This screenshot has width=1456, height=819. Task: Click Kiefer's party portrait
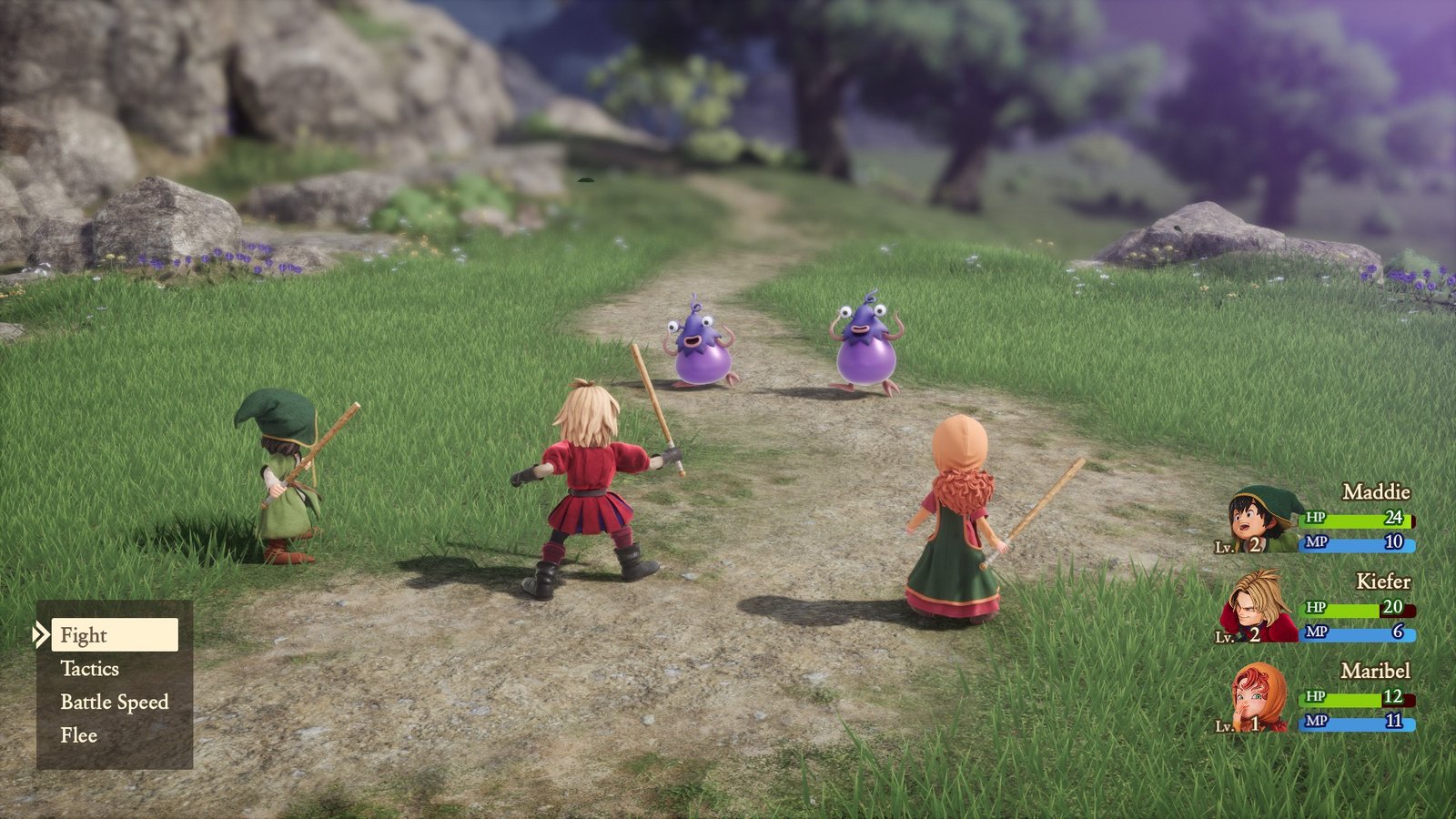pos(1259,608)
